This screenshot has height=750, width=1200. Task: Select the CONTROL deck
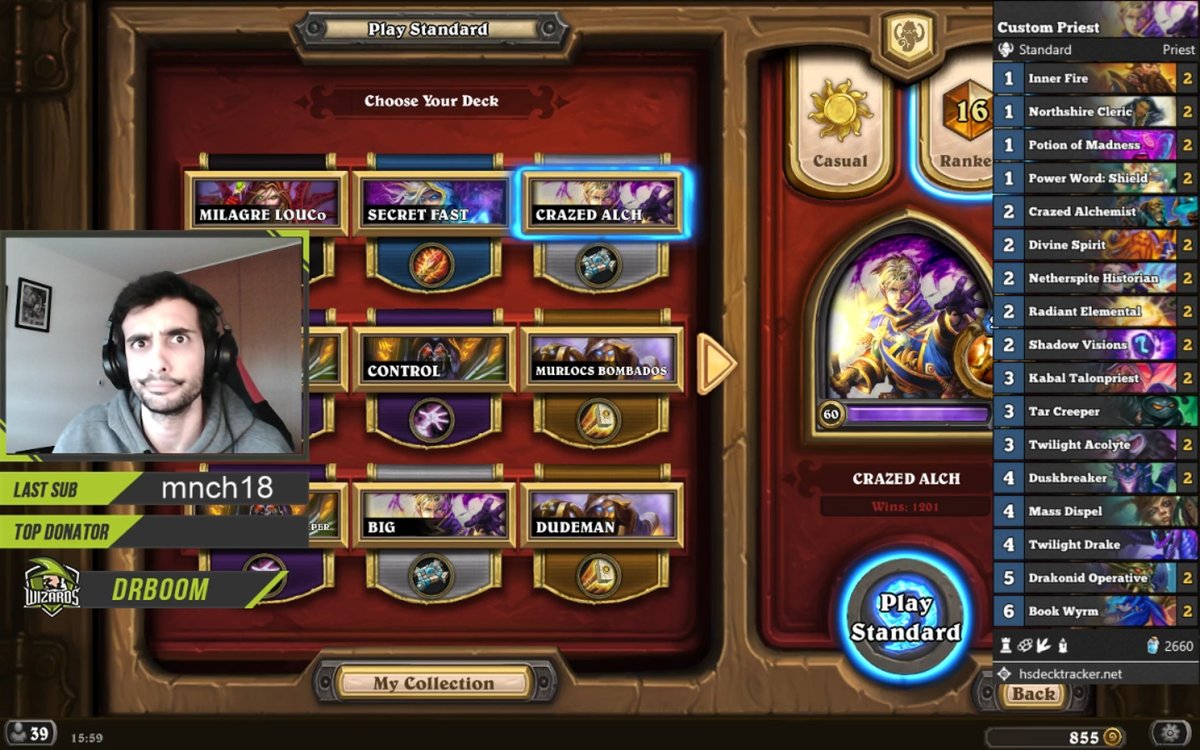click(x=433, y=361)
